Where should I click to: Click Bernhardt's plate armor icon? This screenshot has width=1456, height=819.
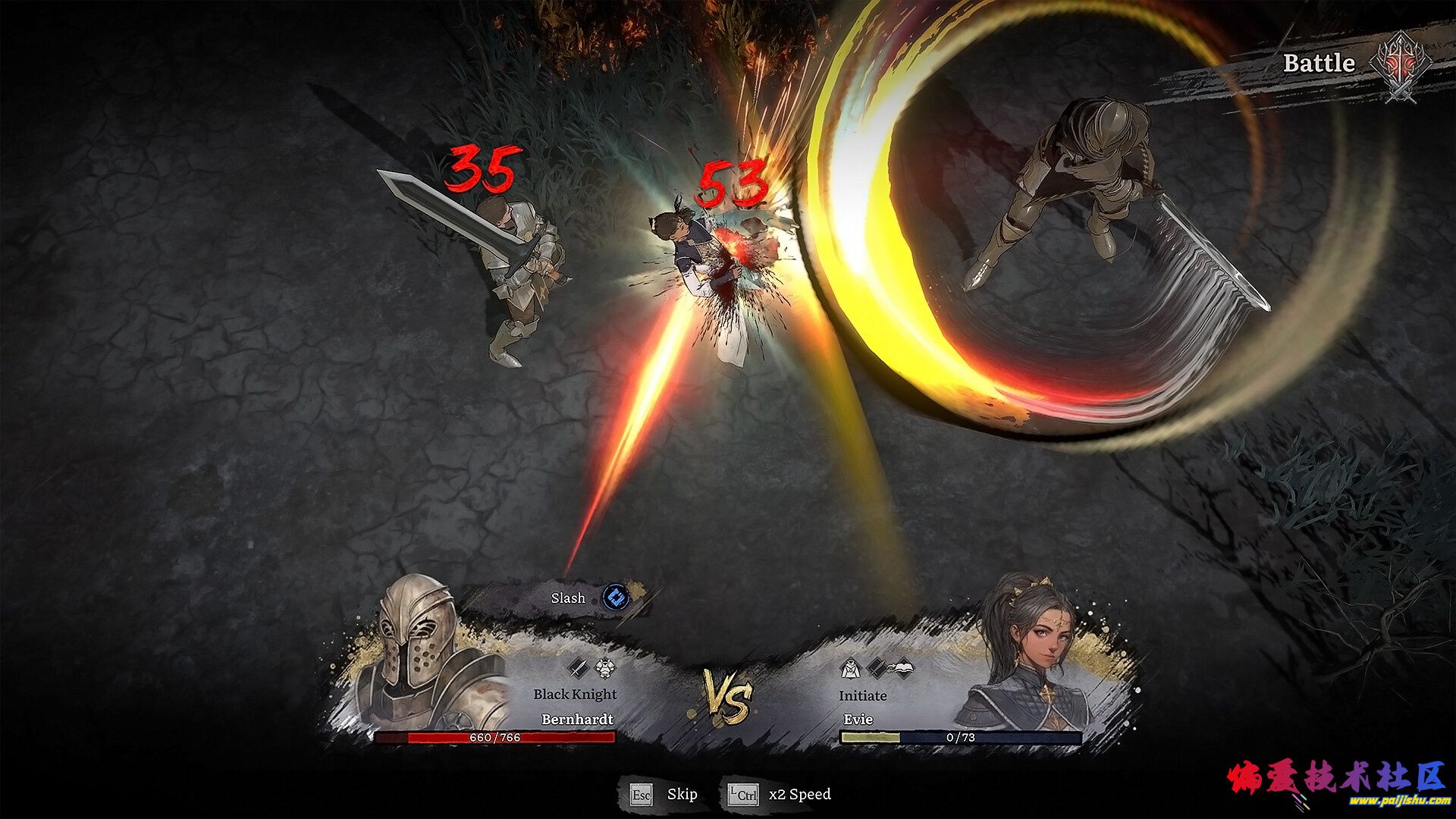tap(604, 668)
